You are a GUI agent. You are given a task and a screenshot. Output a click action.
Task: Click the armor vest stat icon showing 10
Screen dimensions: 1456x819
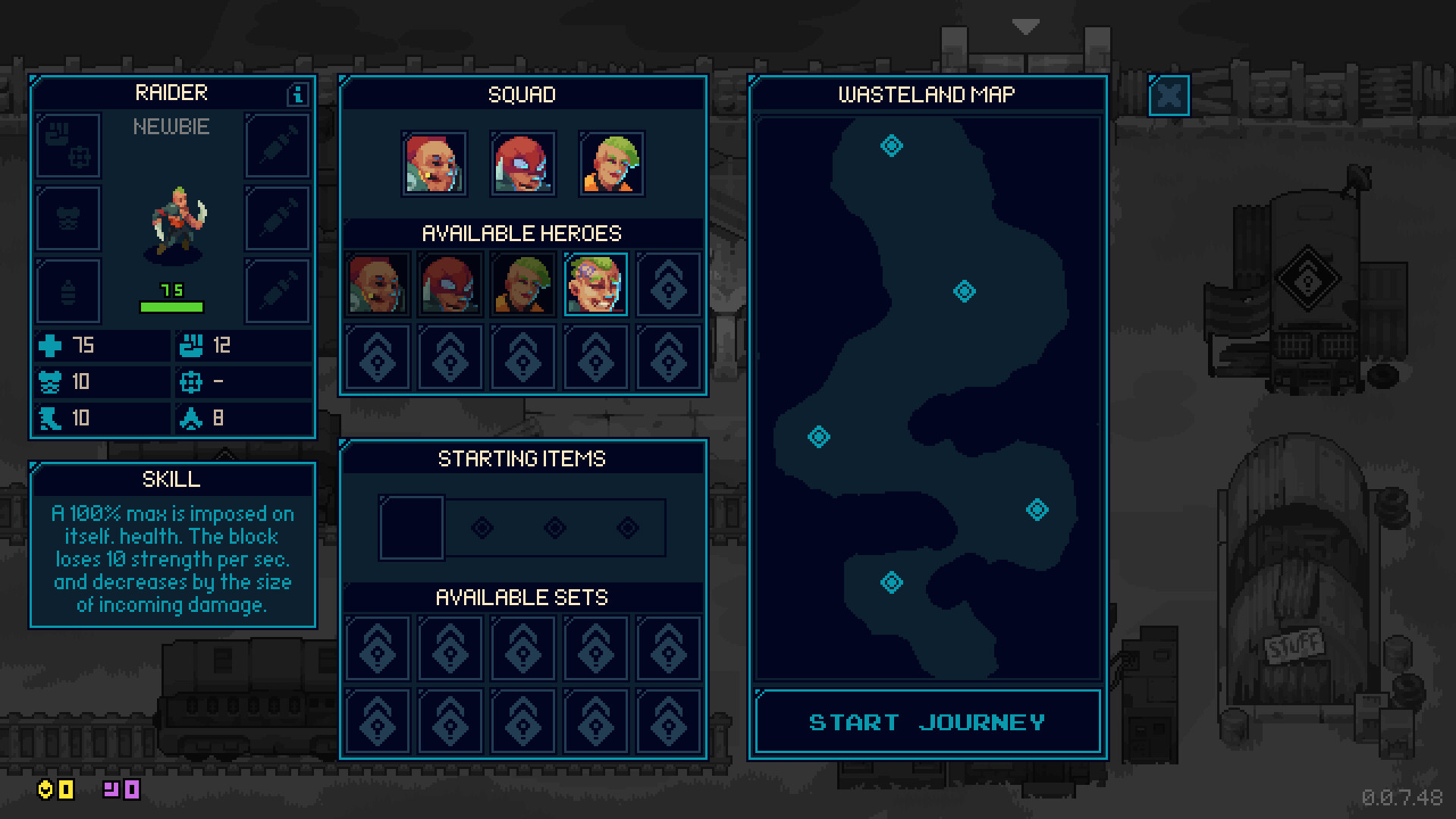49,381
